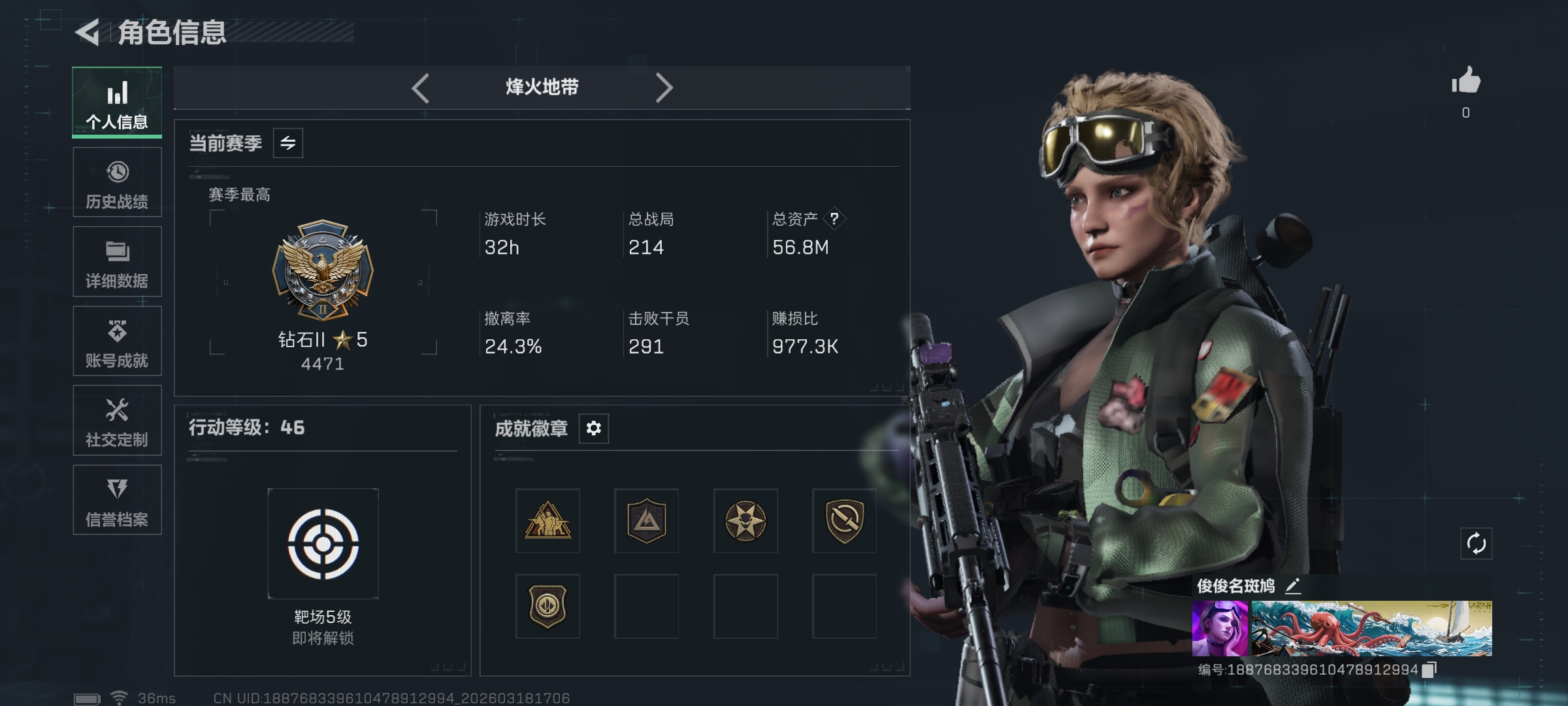Click the left arrow beside 烽火地带

[x=421, y=88]
